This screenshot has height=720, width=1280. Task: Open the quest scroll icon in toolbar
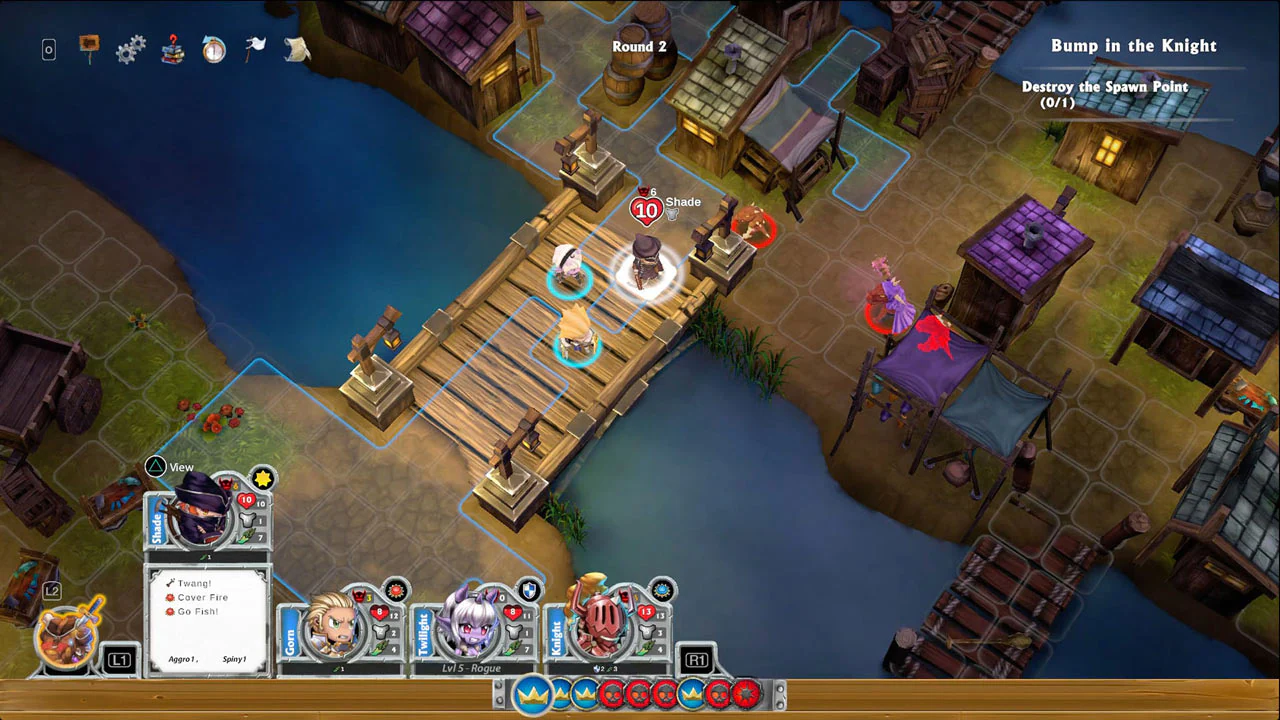[296, 49]
